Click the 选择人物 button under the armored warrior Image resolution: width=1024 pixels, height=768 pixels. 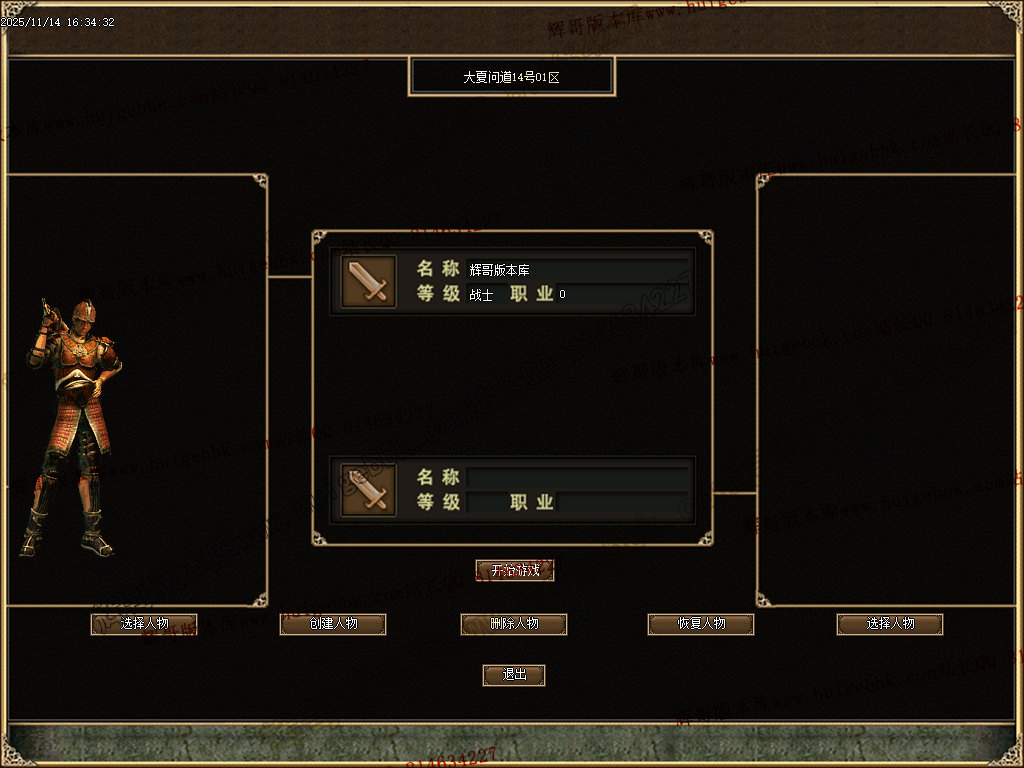(144, 624)
